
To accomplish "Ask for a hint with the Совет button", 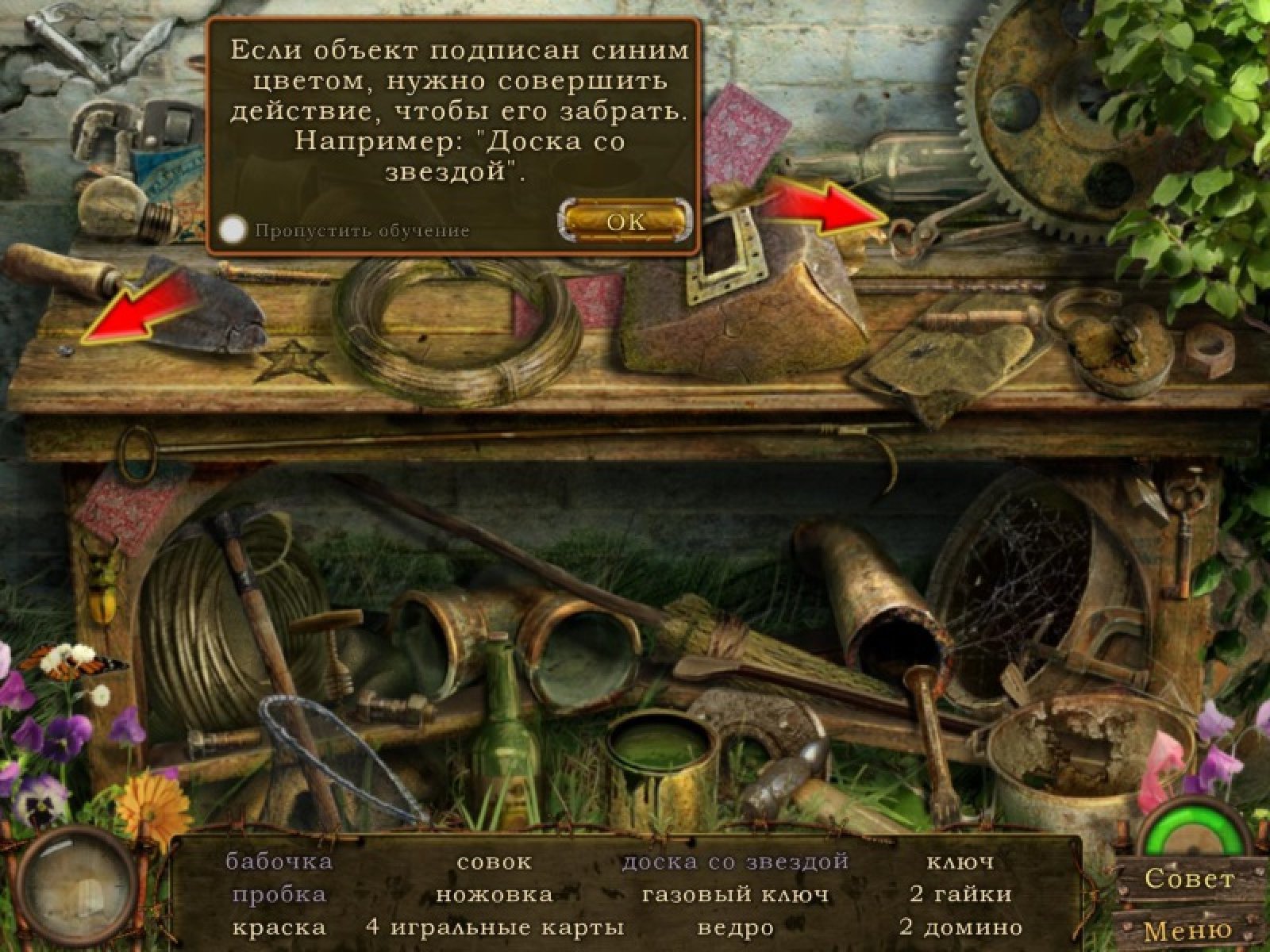I will [1189, 879].
